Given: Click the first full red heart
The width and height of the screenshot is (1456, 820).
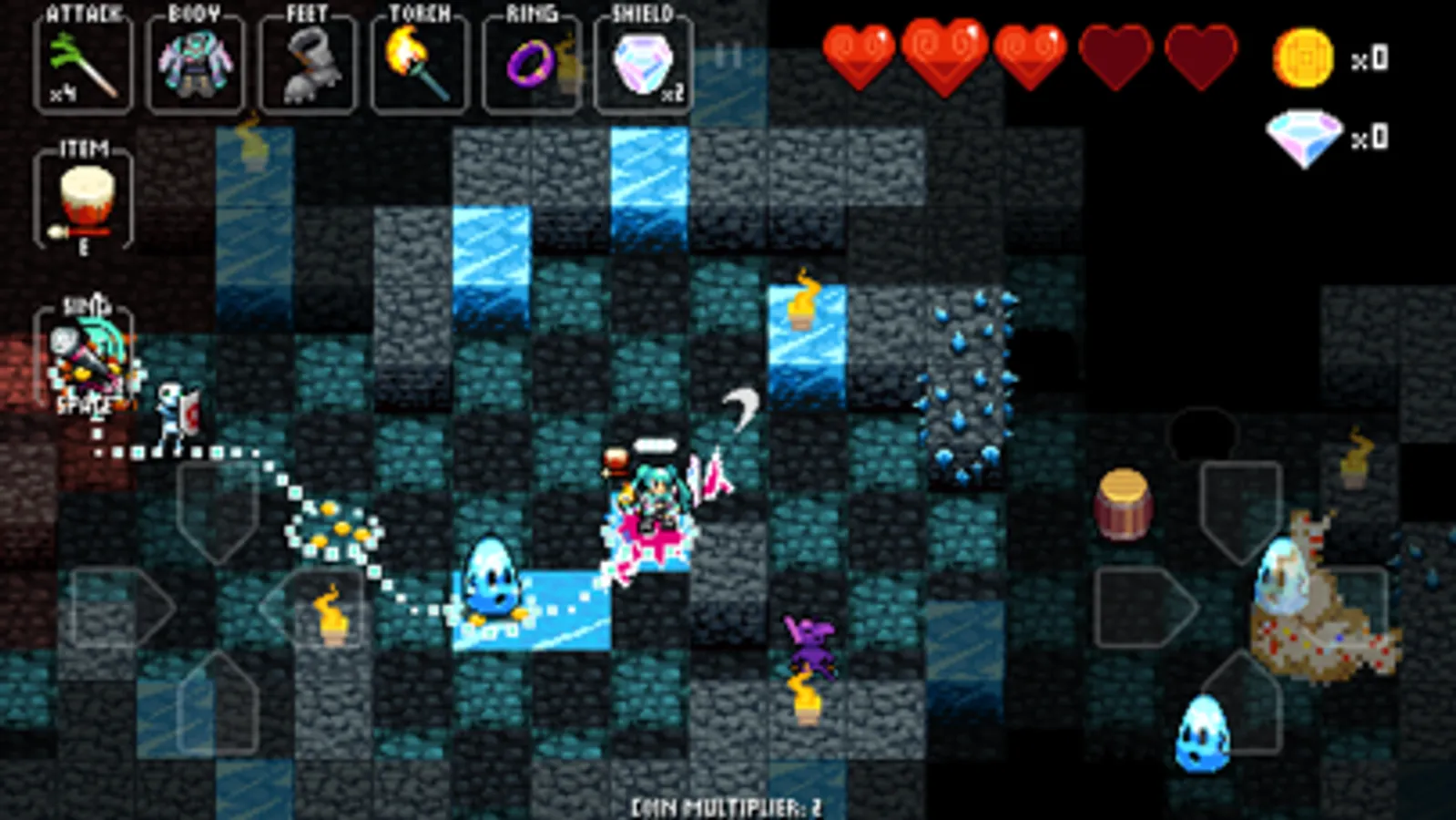Looking at the screenshot, I should click(x=859, y=56).
